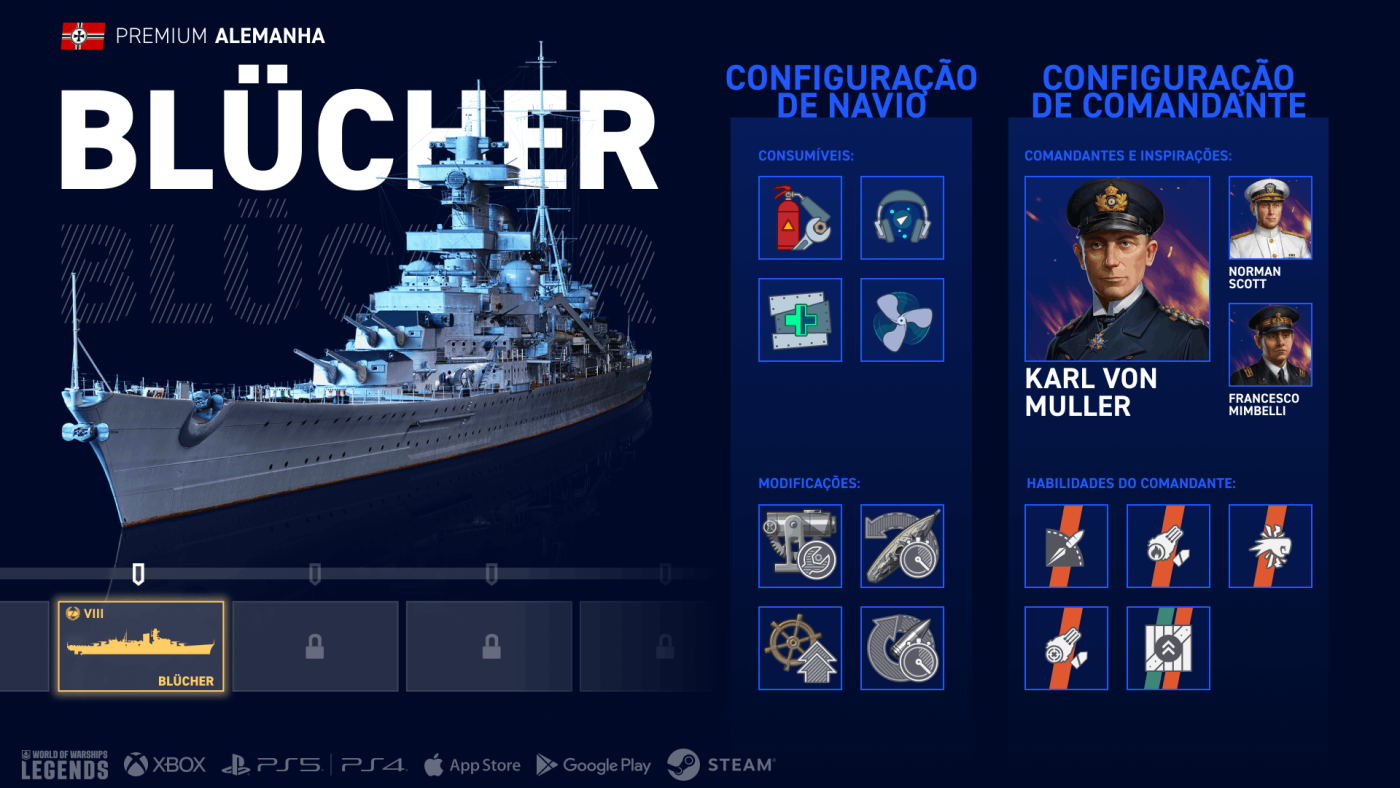Click the Xbox platform logo
Image resolution: width=1400 pixels, height=788 pixels.
click(x=165, y=765)
